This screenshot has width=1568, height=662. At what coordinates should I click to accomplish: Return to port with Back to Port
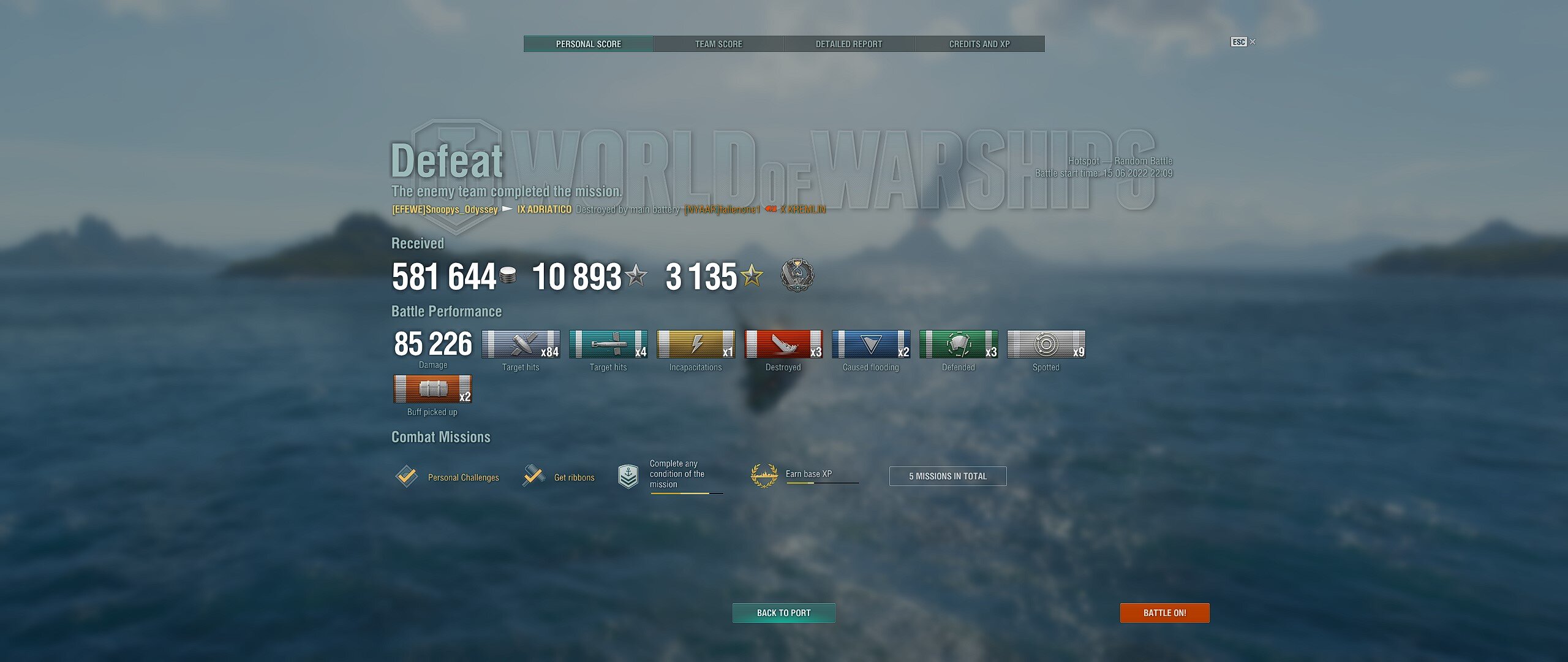point(783,613)
